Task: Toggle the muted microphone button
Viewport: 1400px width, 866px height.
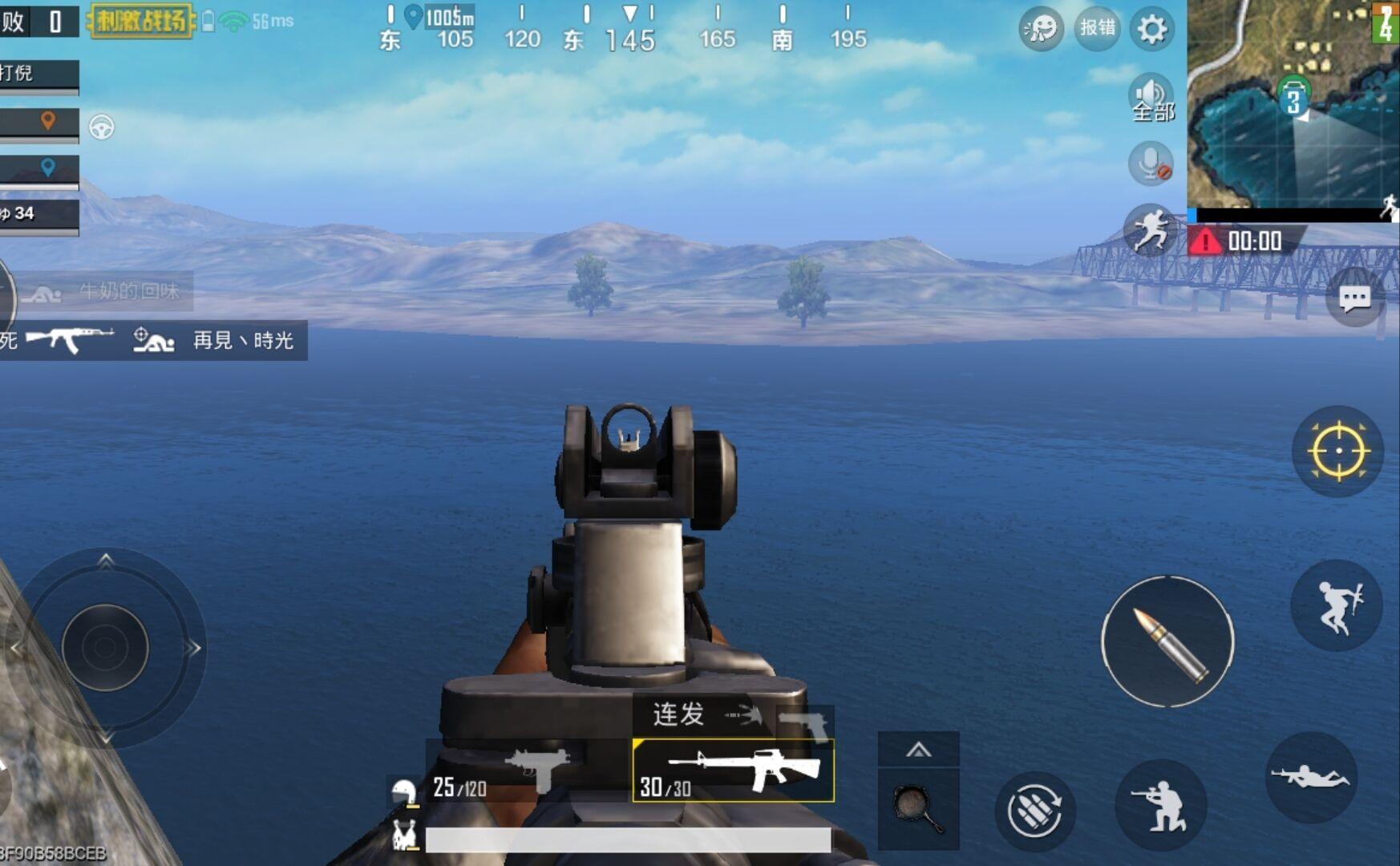Action: (x=1151, y=164)
